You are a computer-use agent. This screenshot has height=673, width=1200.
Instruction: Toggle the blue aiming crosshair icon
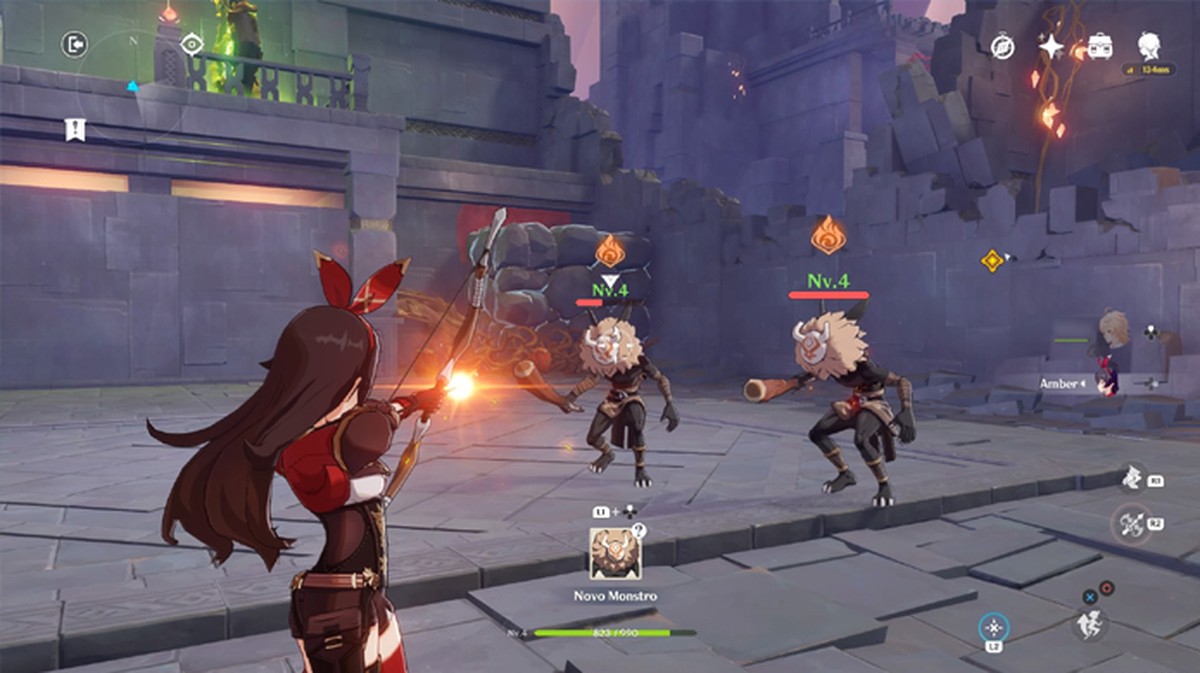pyautogui.click(x=993, y=627)
